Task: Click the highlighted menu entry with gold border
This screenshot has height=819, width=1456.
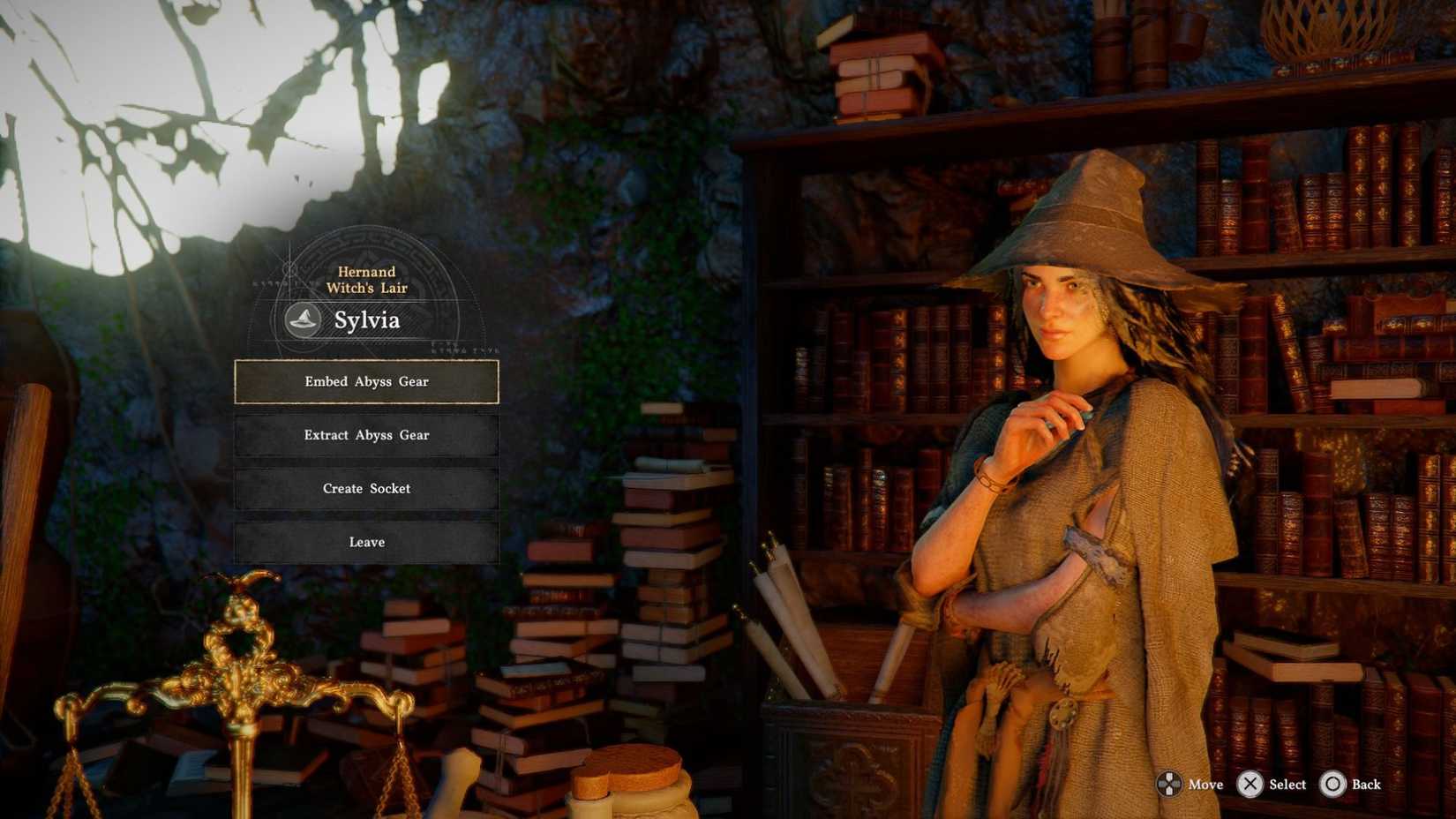Action: [366, 381]
